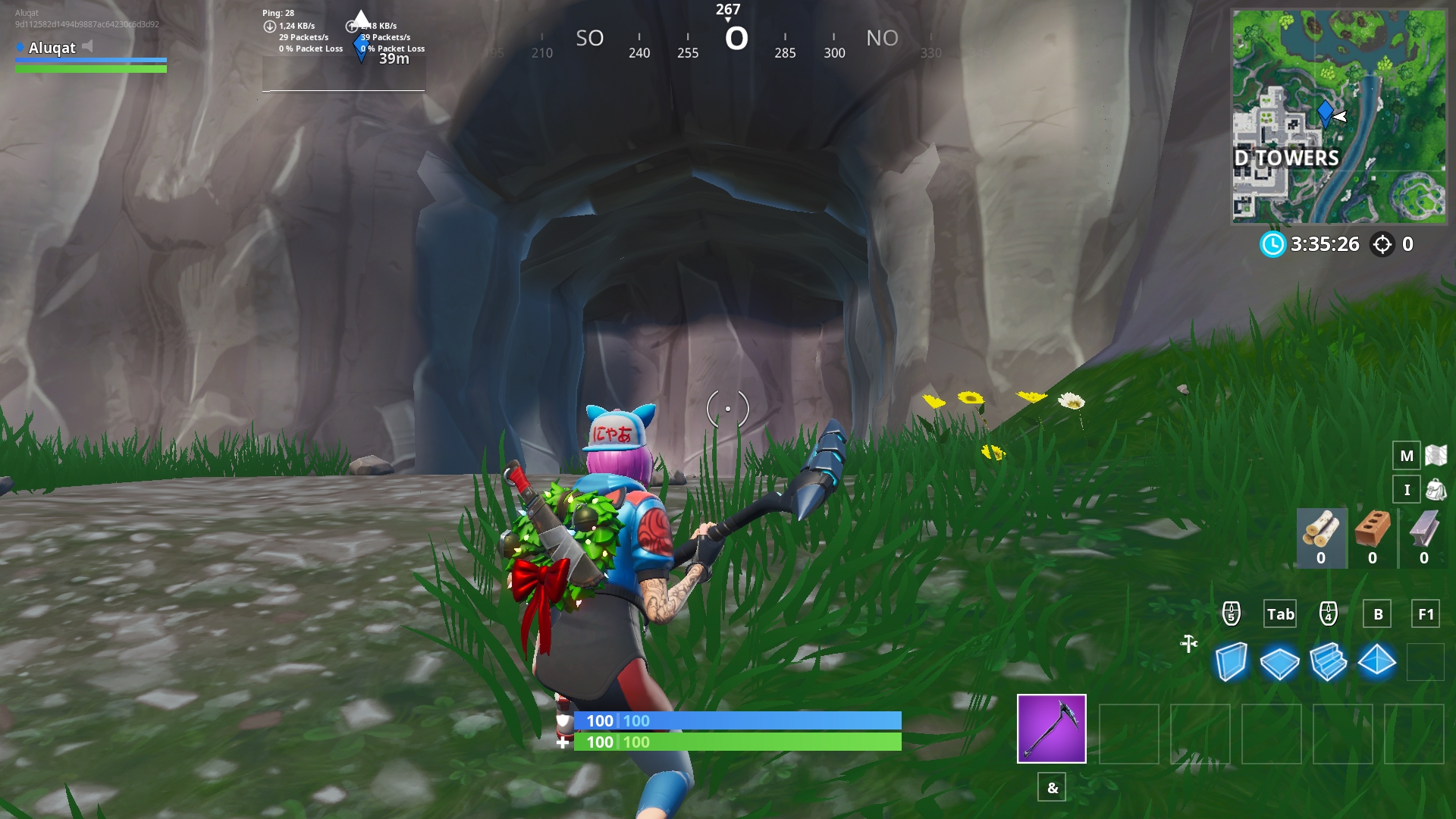Select the stairs build piece icon
Viewport: 1456px width, 819px height.
coord(1329,662)
